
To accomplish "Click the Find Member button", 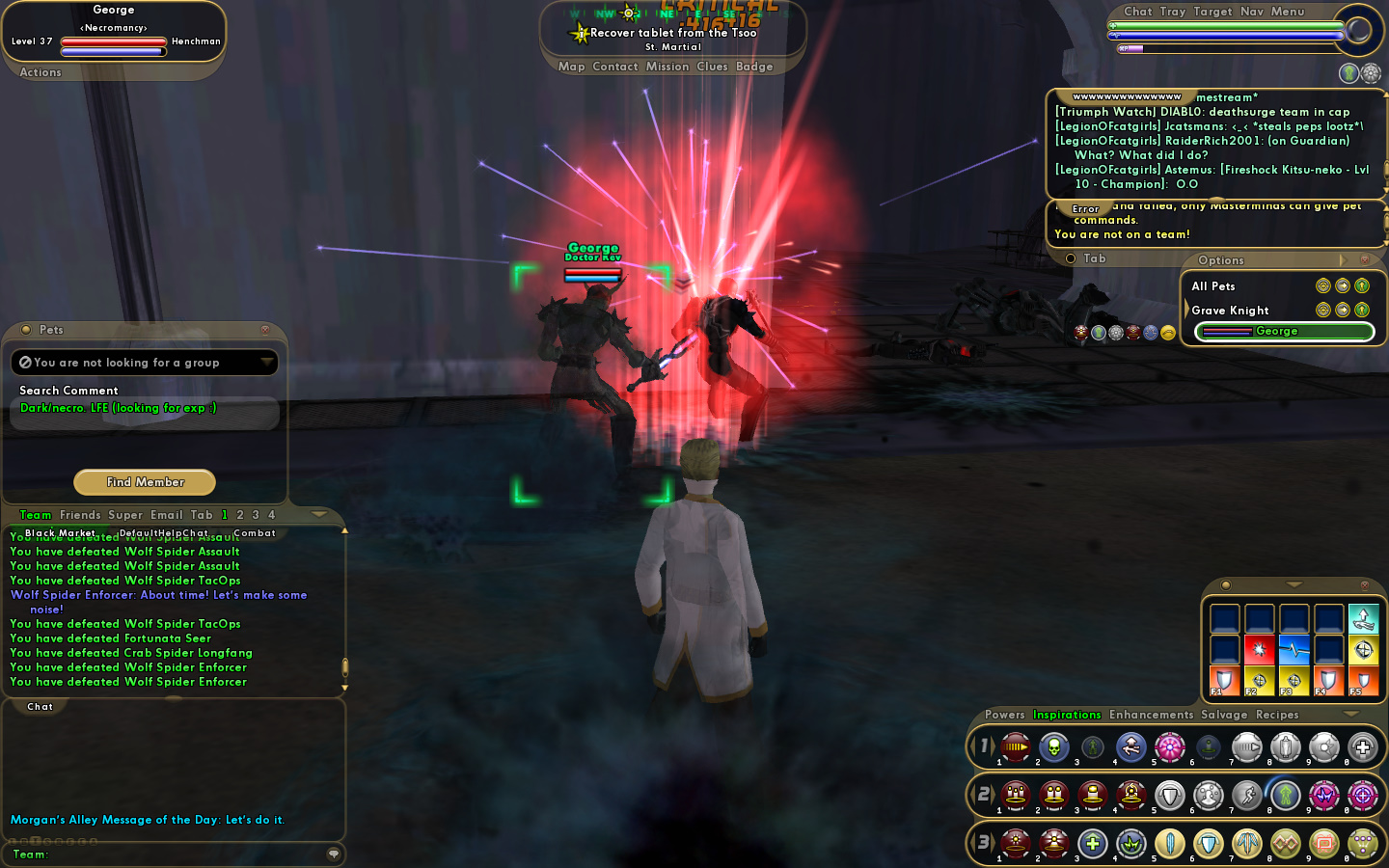I will pos(145,482).
